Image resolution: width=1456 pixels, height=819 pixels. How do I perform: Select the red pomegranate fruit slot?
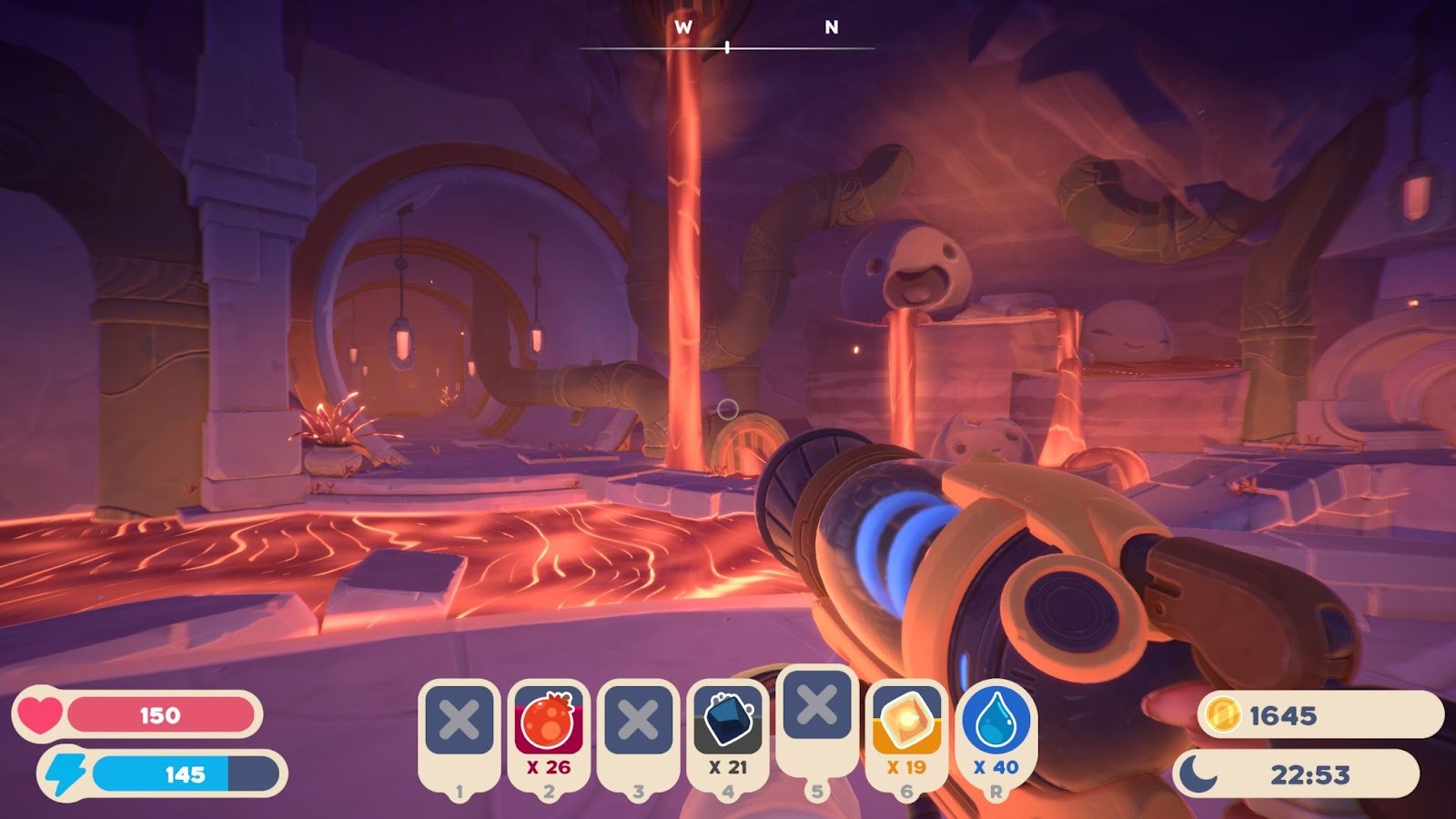coord(549,723)
